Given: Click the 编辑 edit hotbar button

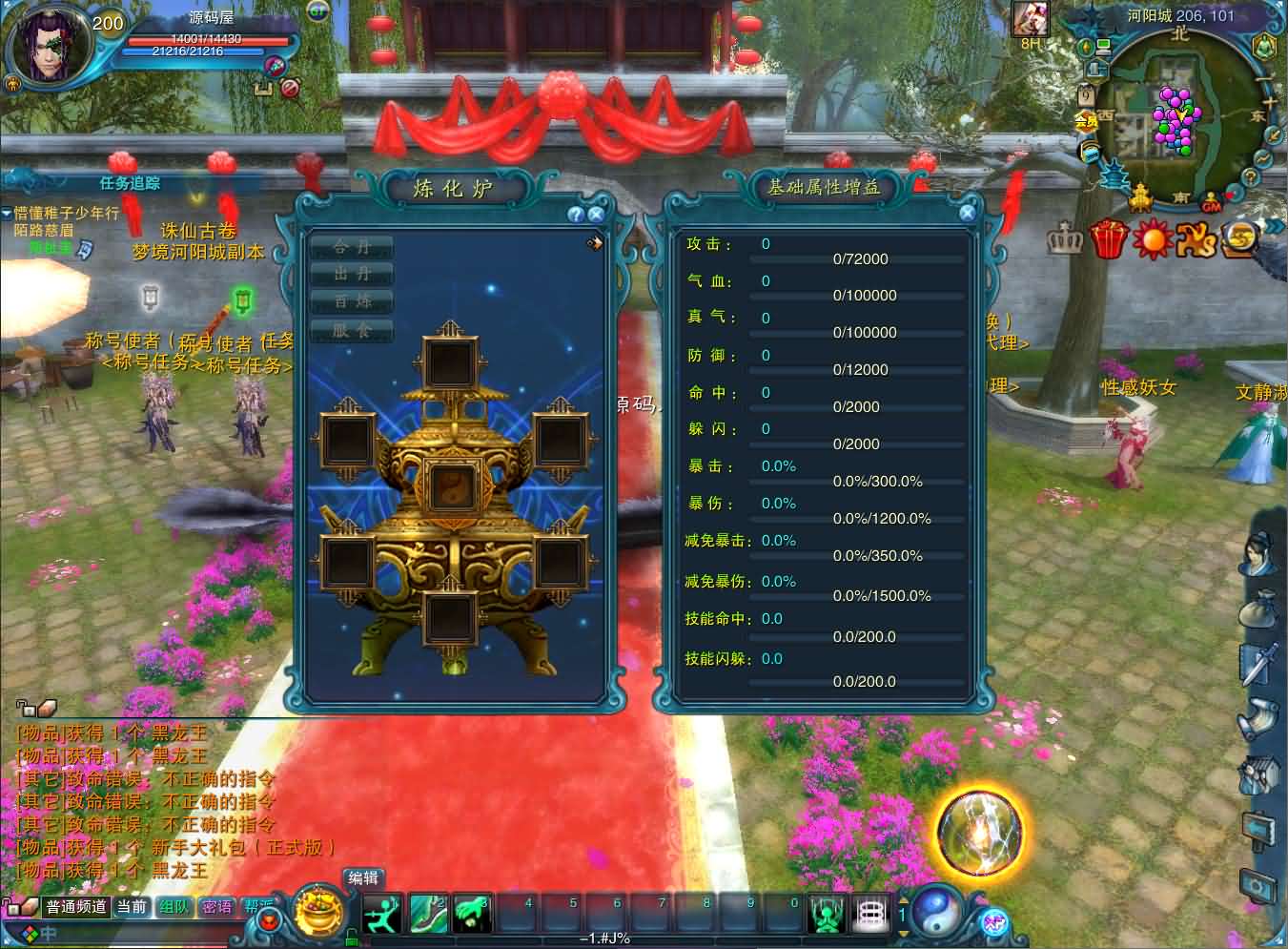Looking at the screenshot, I should (363, 878).
